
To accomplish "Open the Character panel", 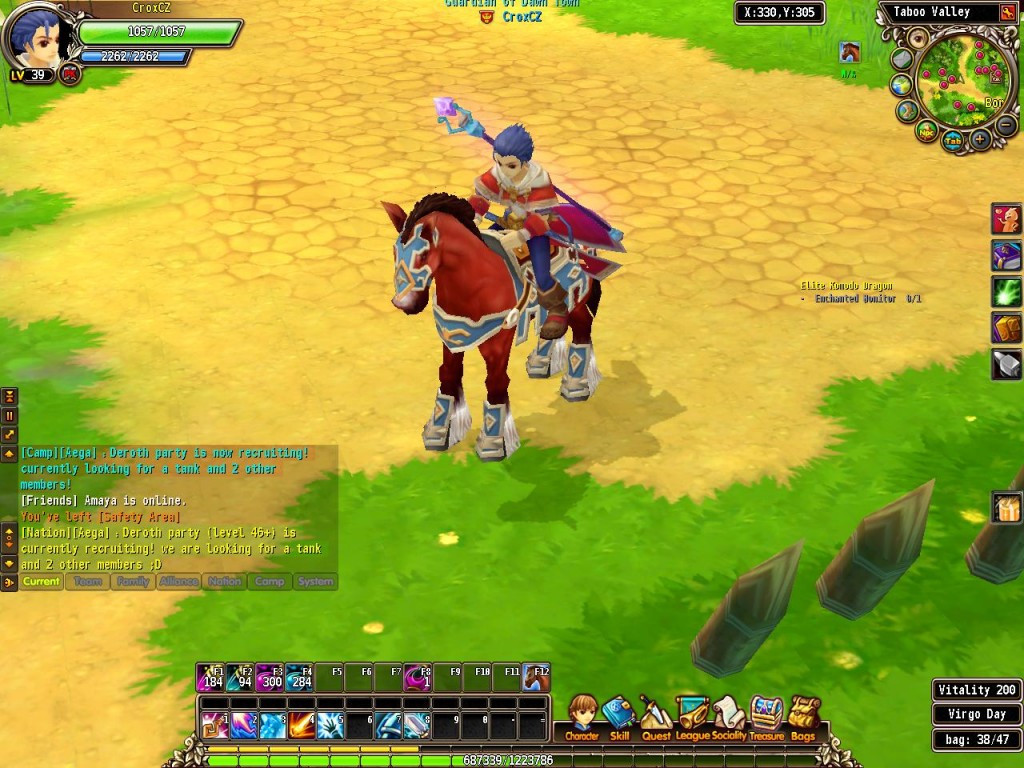I will (581, 718).
